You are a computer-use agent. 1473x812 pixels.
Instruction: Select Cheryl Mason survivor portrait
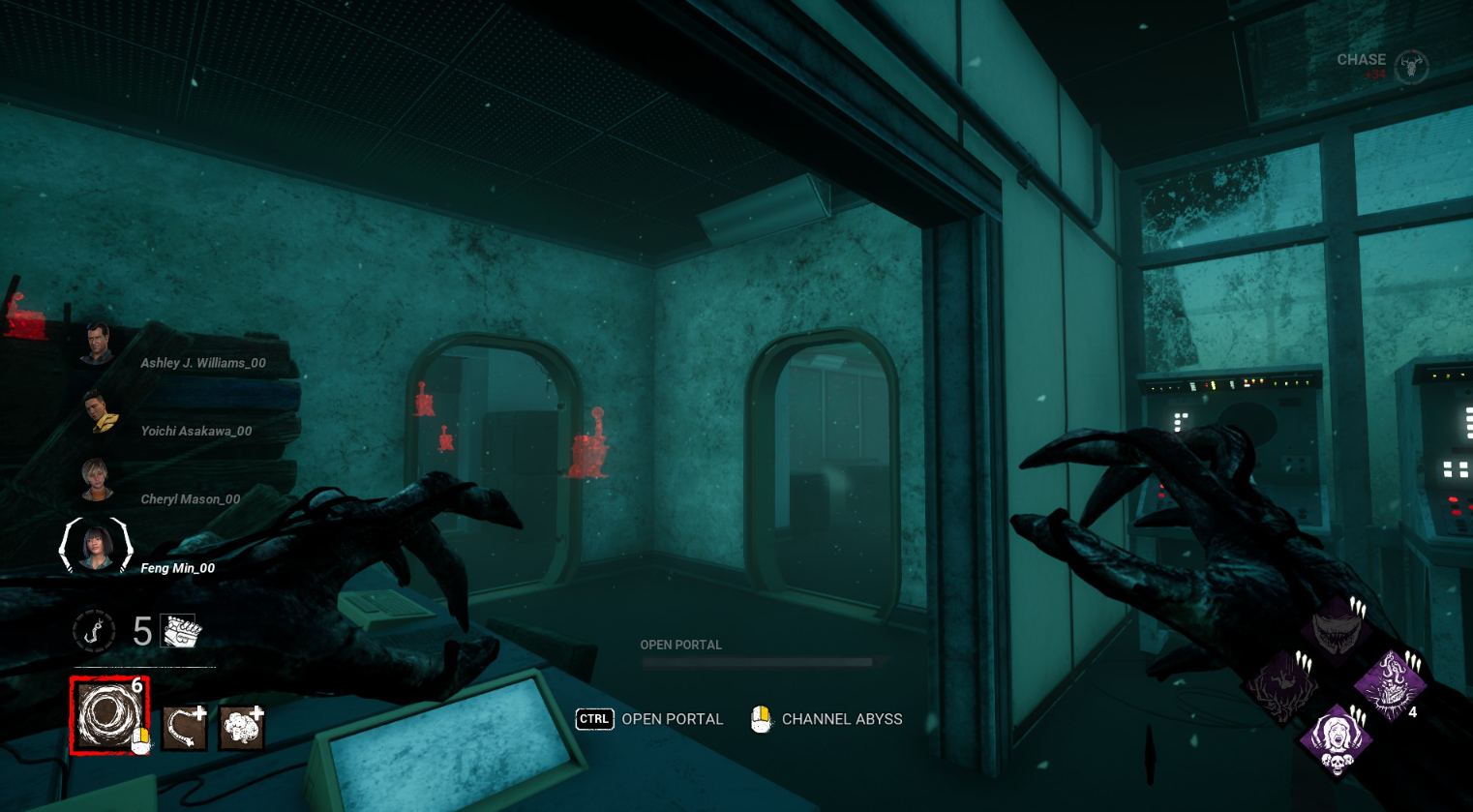(x=97, y=480)
